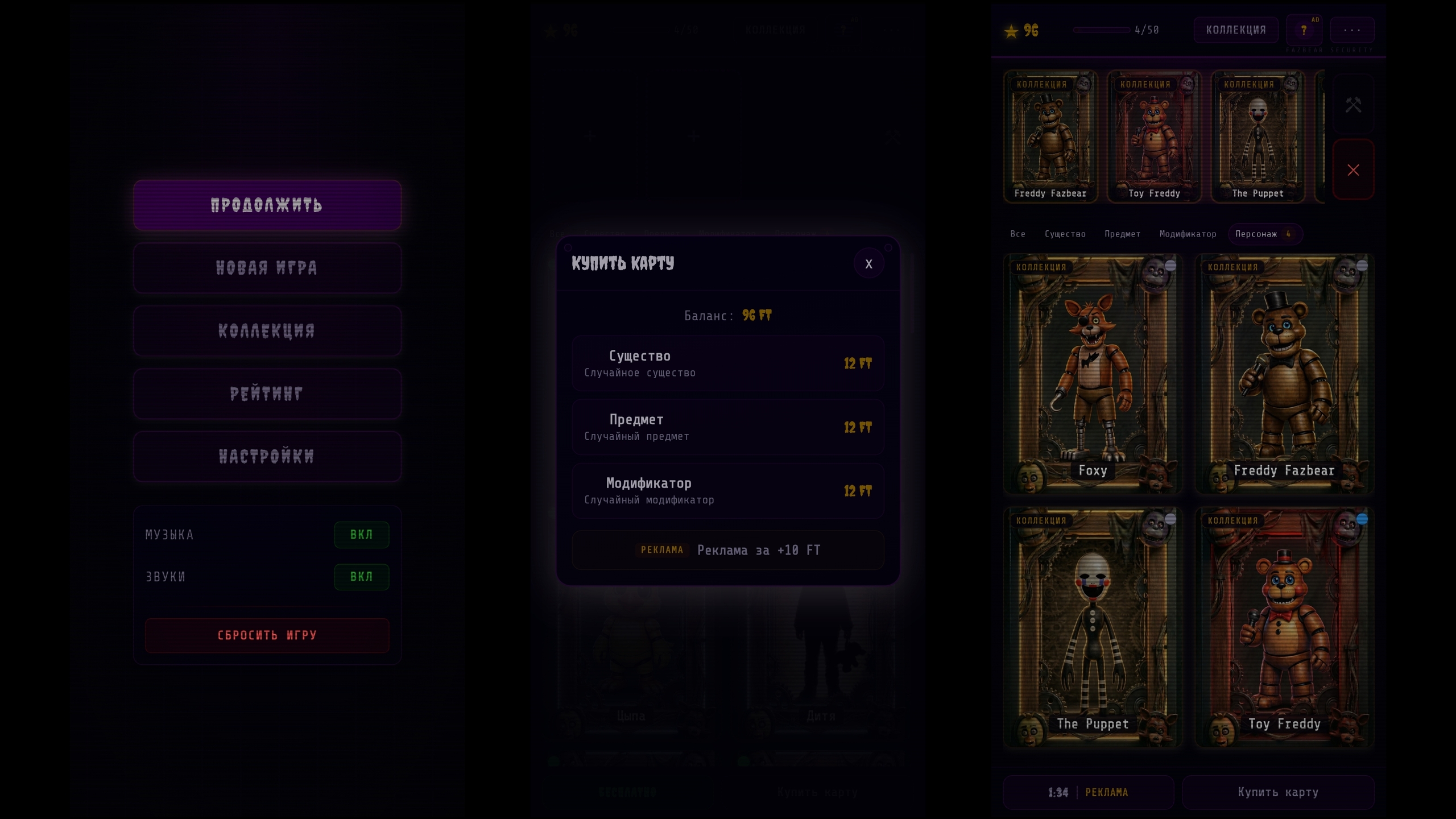Open the Fazbear Security hint via the ? AD icon
This screenshot has height=819, width=1456.
pos(1304,30)
